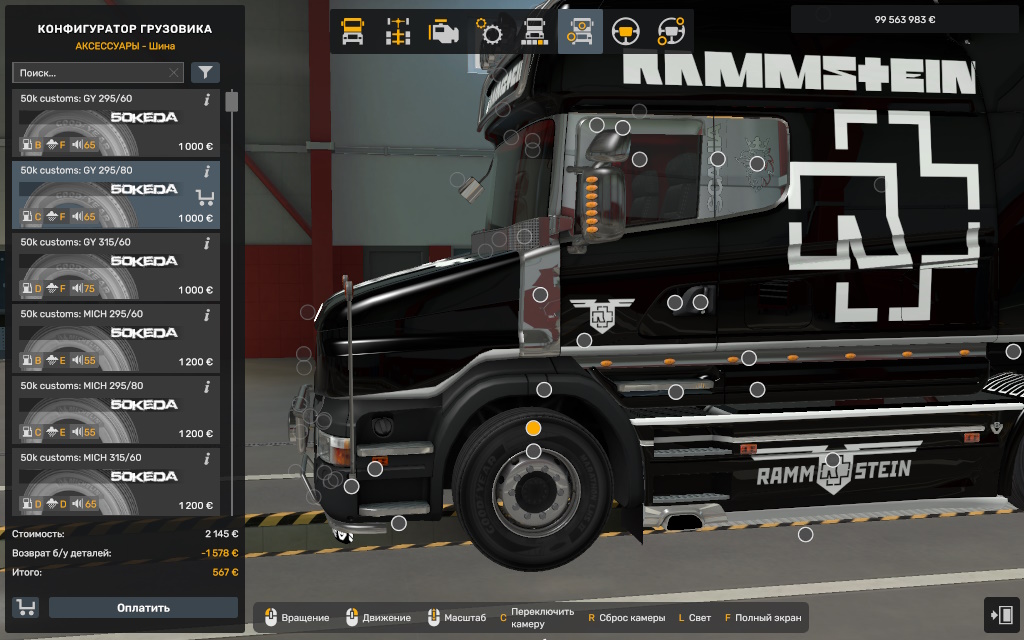Click the Оплатить payment button
The image size is (1024, 640).
click(143, 607)
